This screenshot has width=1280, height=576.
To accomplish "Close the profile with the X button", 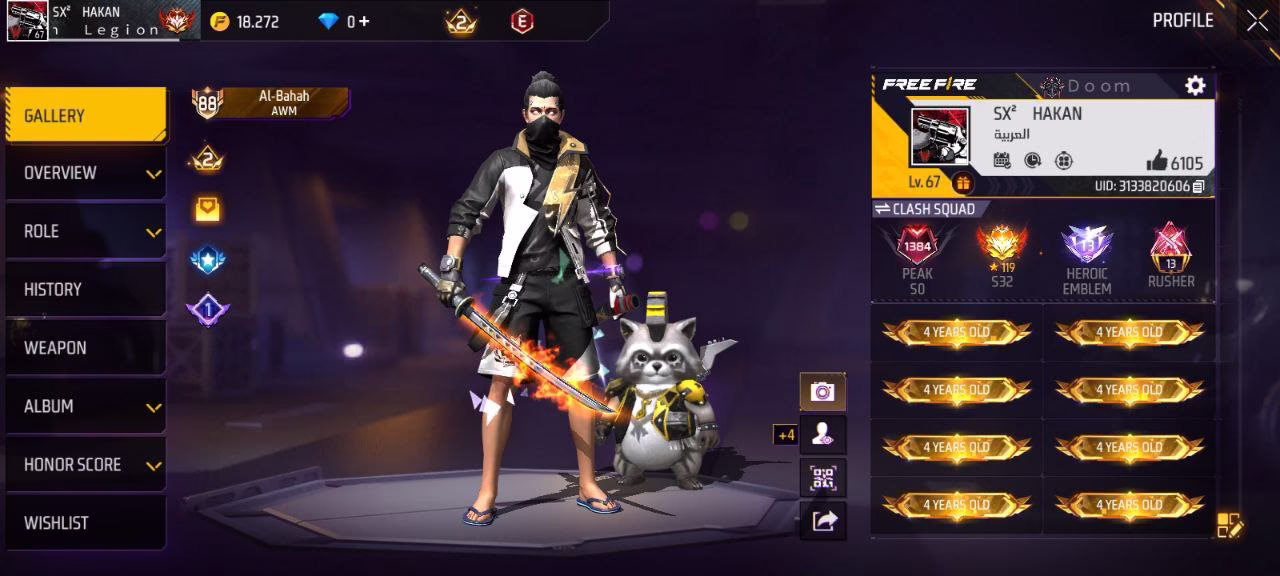I will tap(1257, 21).
